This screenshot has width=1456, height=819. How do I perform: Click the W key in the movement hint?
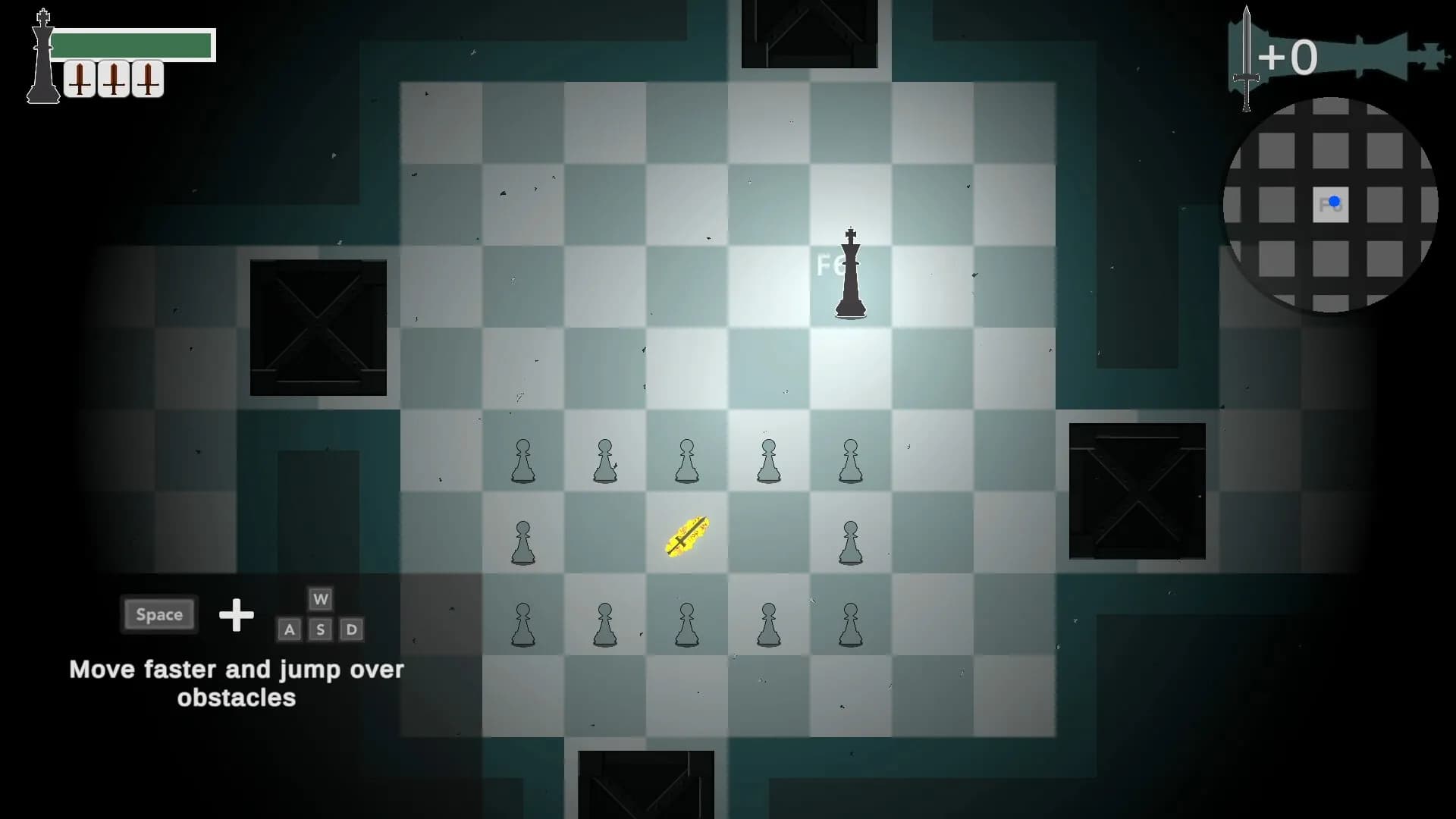click(x=320, y=599)
